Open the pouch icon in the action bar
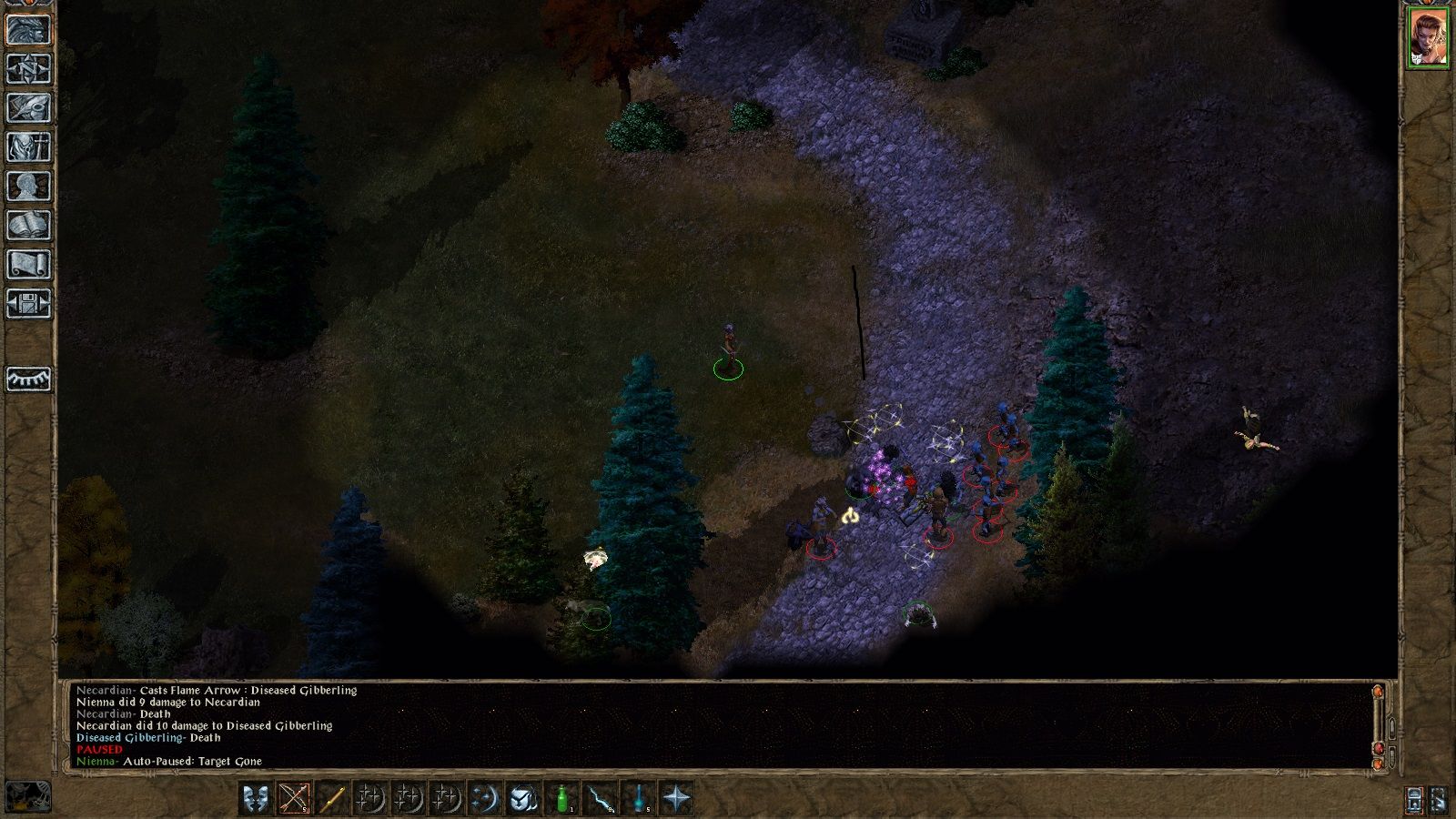Screen dimensions: 1456x819 (524, 798)
